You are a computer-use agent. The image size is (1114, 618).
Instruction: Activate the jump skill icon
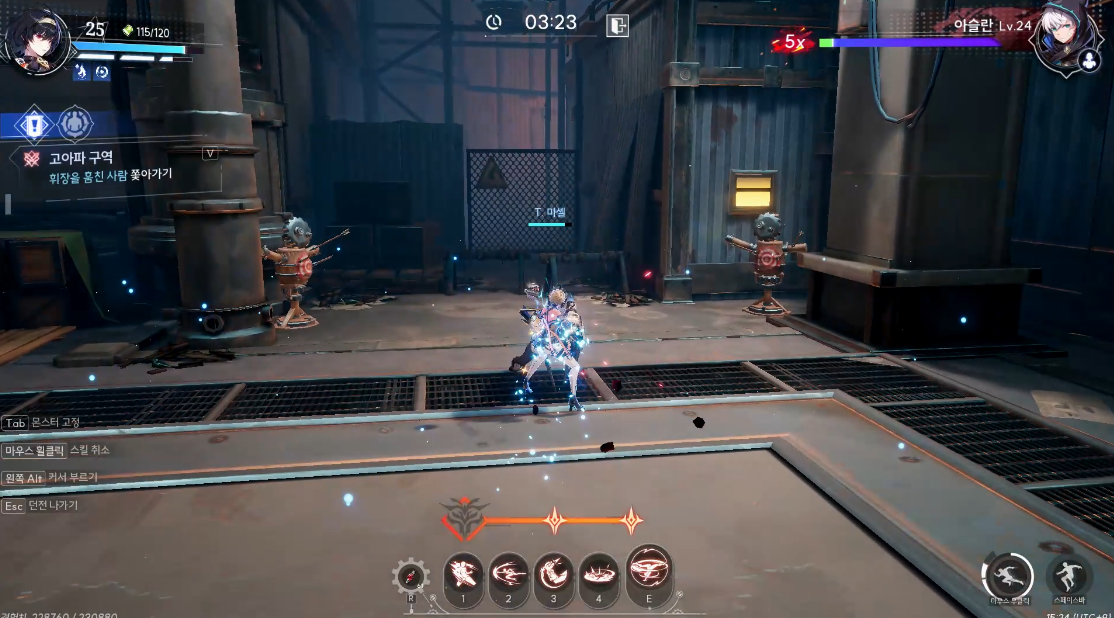[x=1069, y=576]
